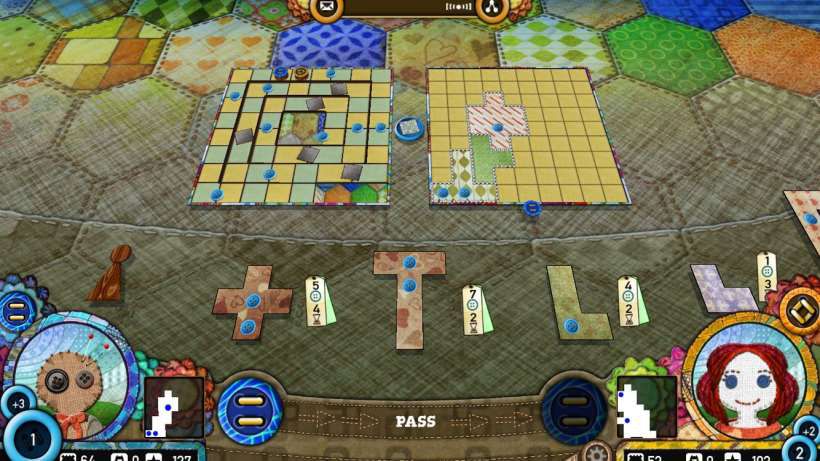Click the branching network icon at top
The width and height of the screenshot is (820, 461).
point(490,9)
